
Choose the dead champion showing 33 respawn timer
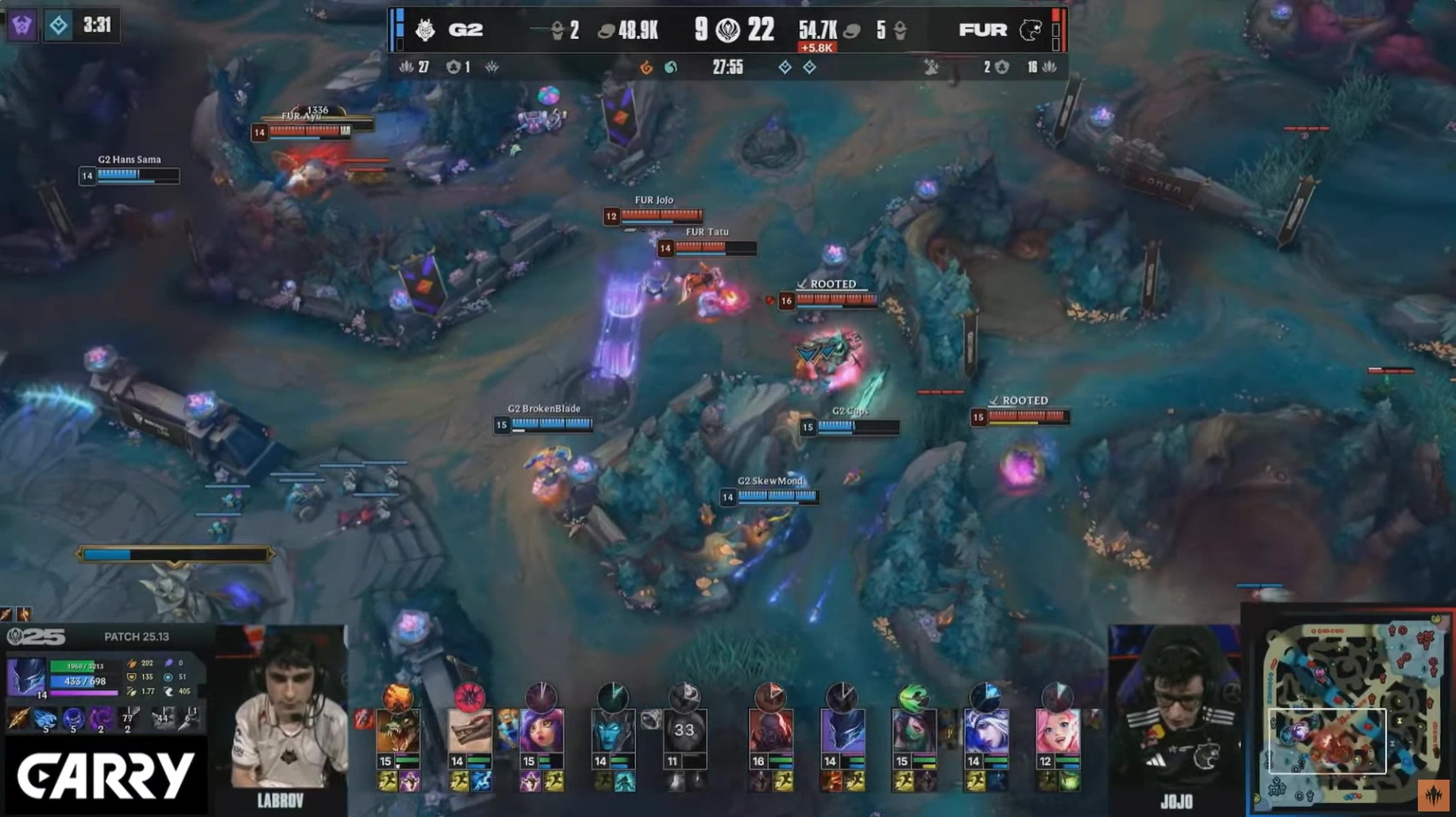pos(684,730)
